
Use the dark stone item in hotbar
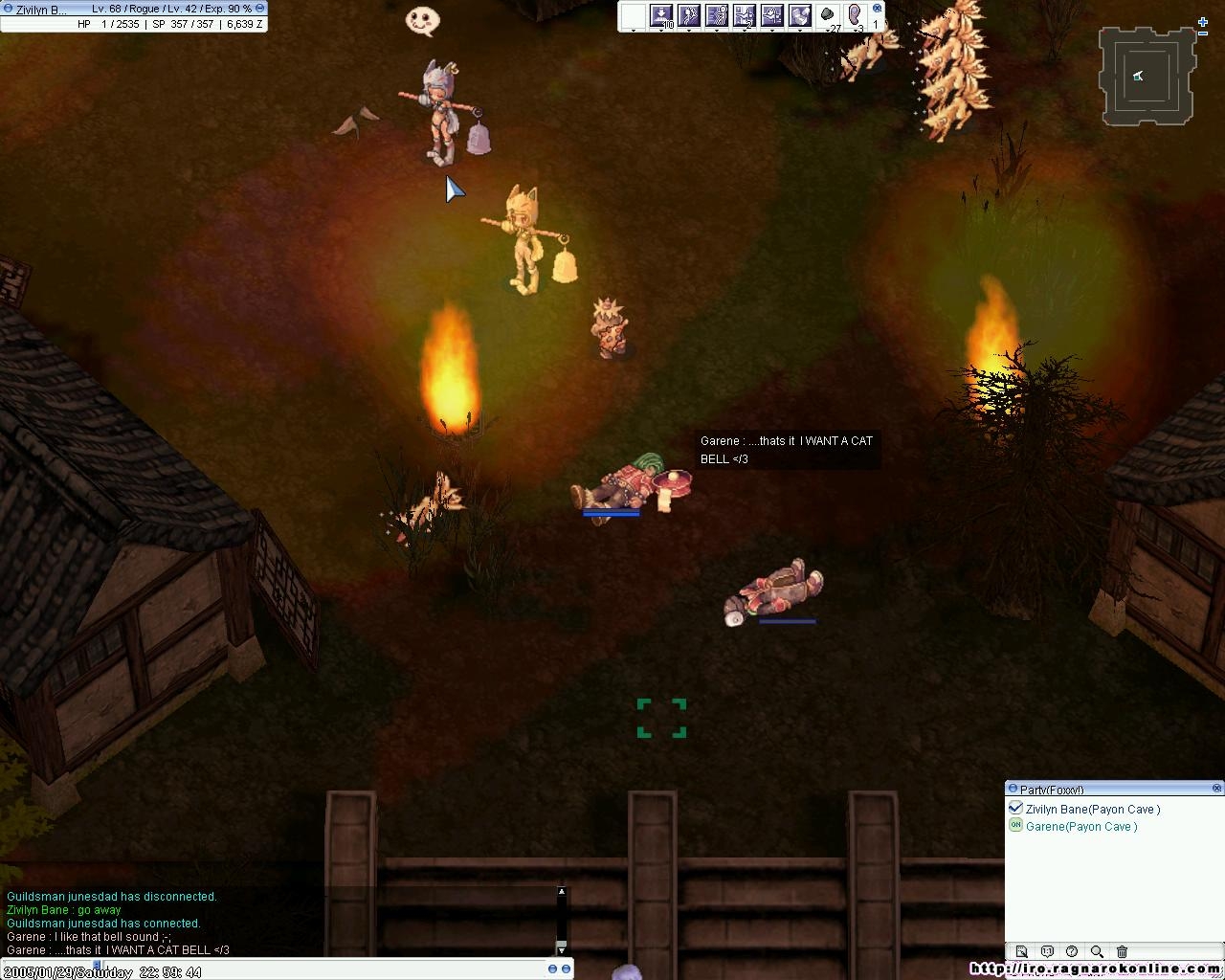click(x=828, y=15)
